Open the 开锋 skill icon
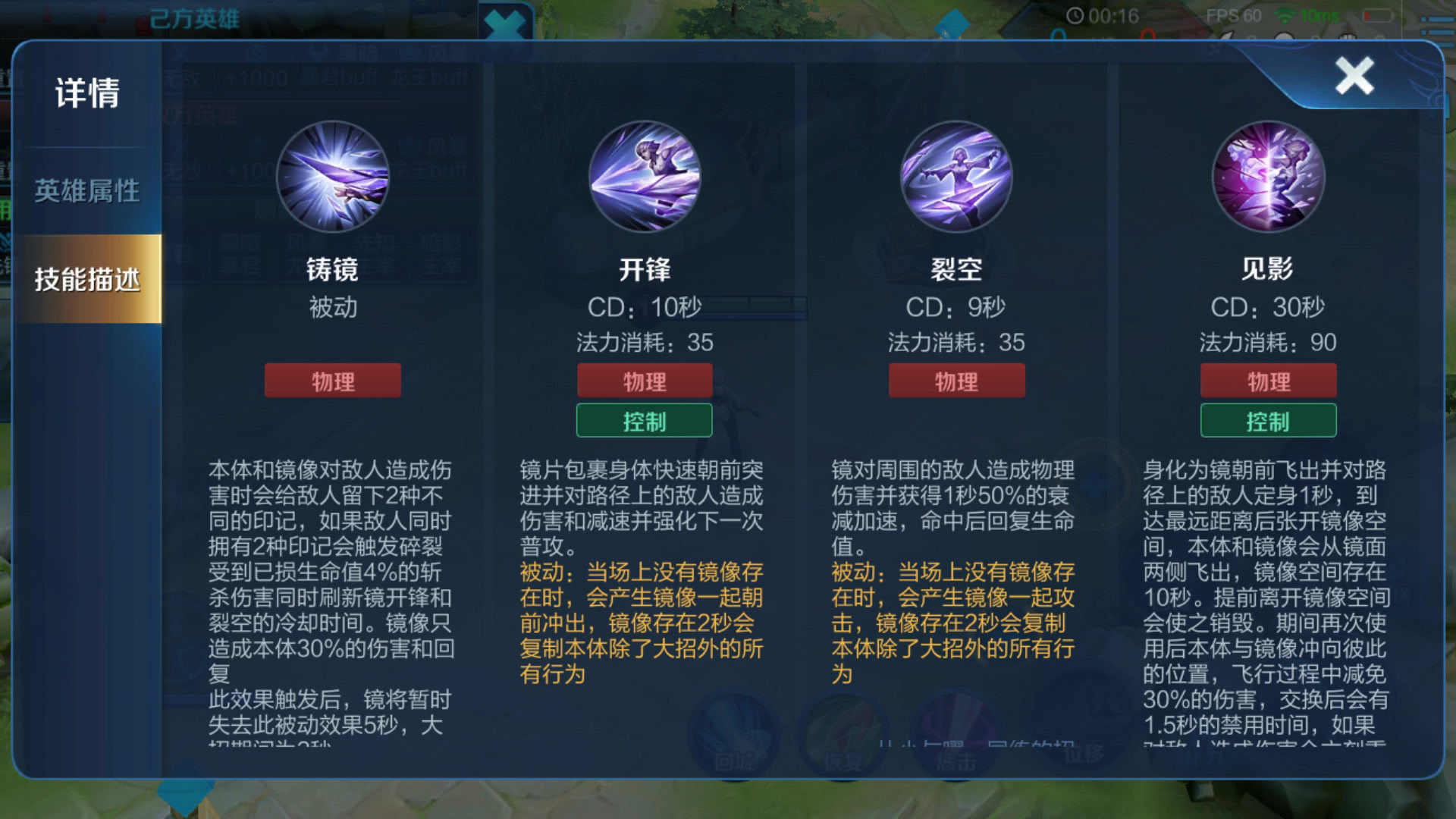1456x819 pixels. pos(644,176)
